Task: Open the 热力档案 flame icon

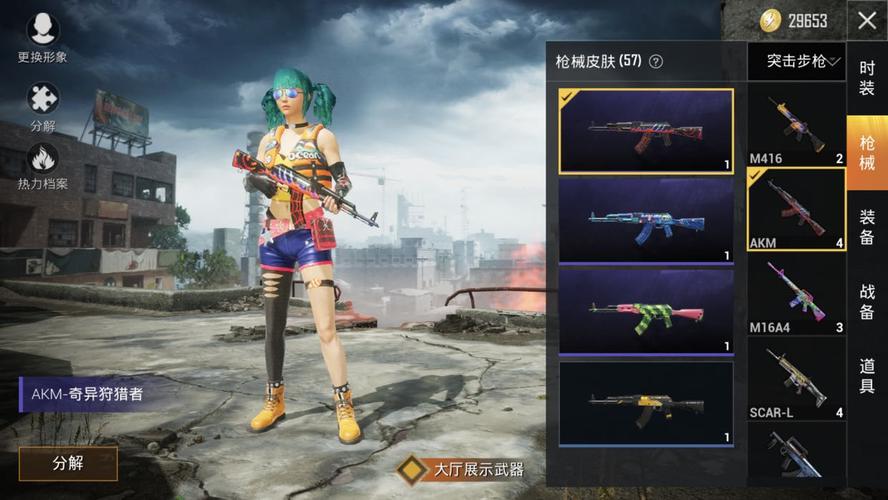Action: click(x=42, y=159)
